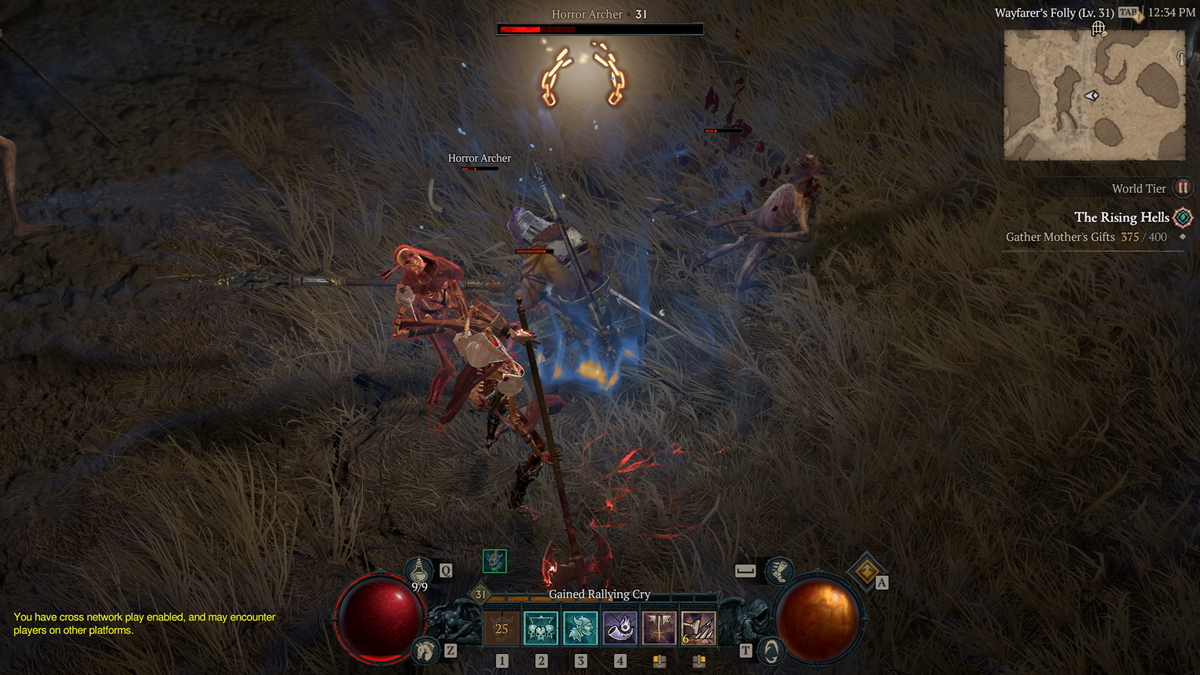
Task: Click the gold diamond icon beside the orb
Action: tap(866, 572)
